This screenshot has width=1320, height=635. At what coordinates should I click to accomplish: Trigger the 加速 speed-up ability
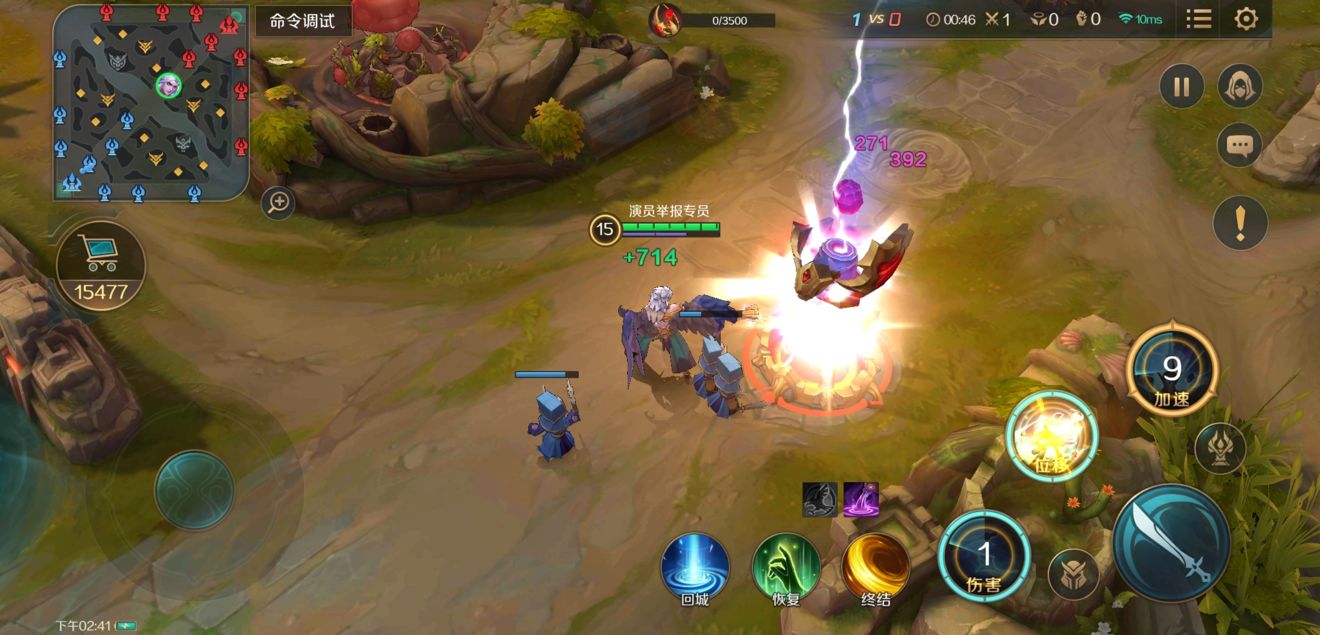click(1172, 372)
